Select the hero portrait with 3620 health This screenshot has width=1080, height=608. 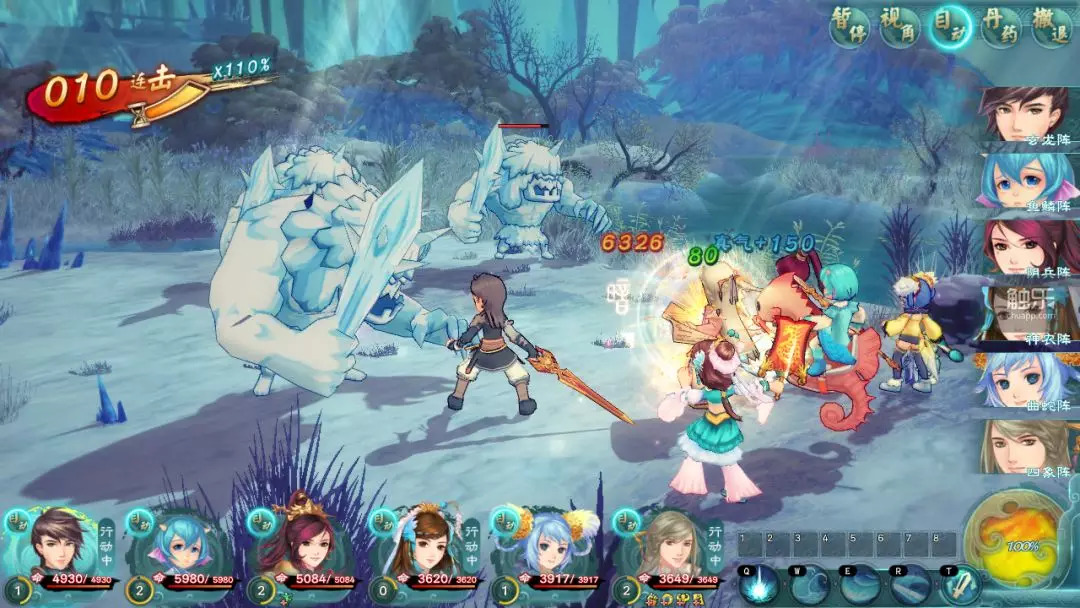click(x=424, y=545)
